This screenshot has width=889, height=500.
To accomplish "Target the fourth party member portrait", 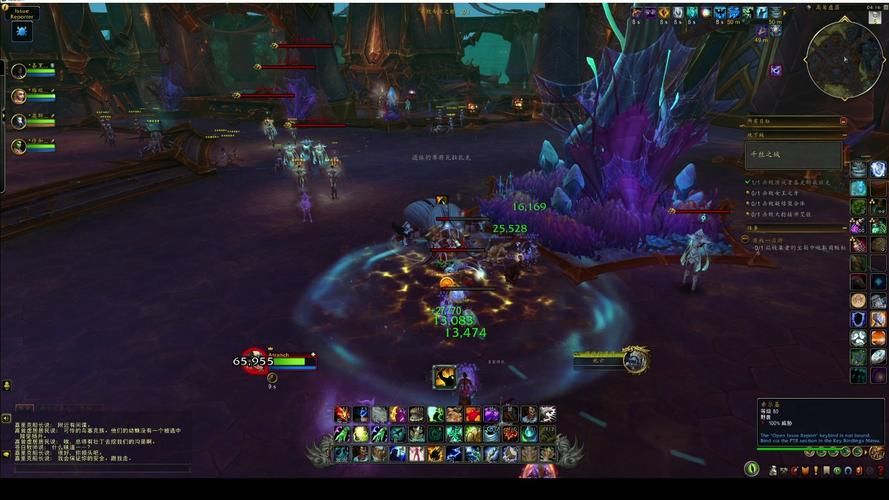I will (19, 146).
